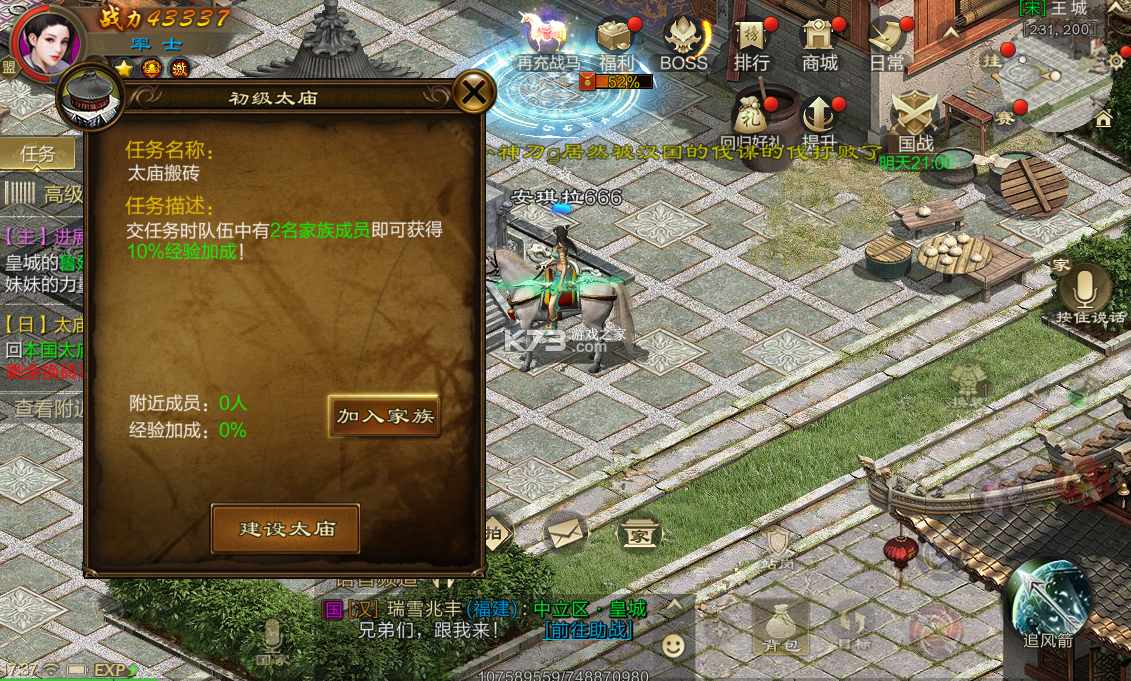Open the 再充战马 horse promotion icon

click(547, 40)
